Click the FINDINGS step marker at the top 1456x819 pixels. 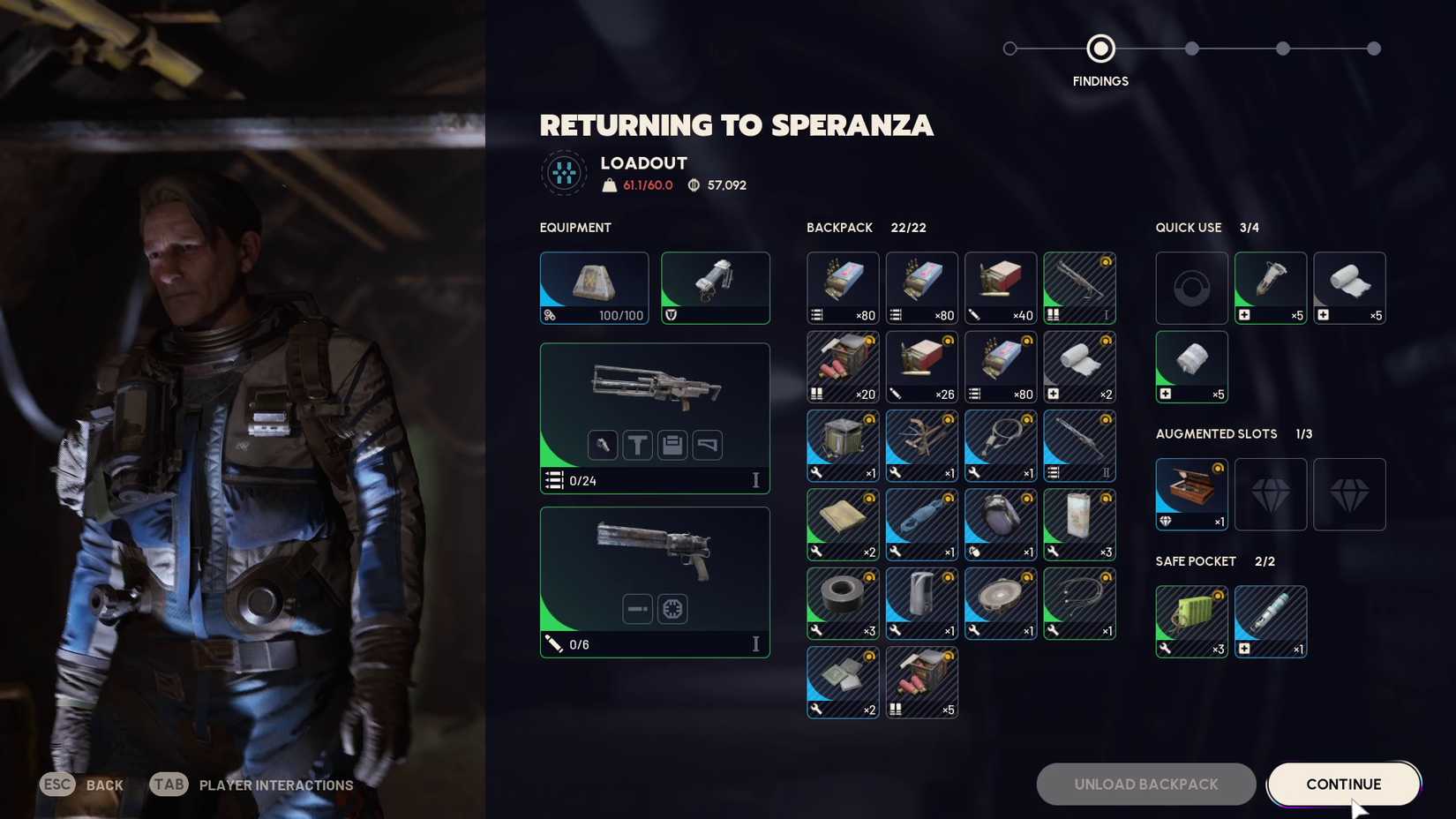[1100, 49]
